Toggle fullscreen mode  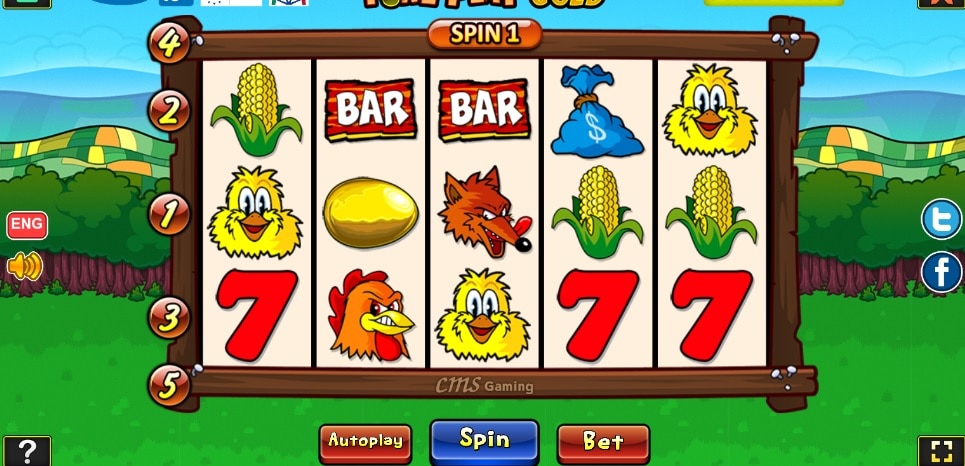click(x=940, y=451)
